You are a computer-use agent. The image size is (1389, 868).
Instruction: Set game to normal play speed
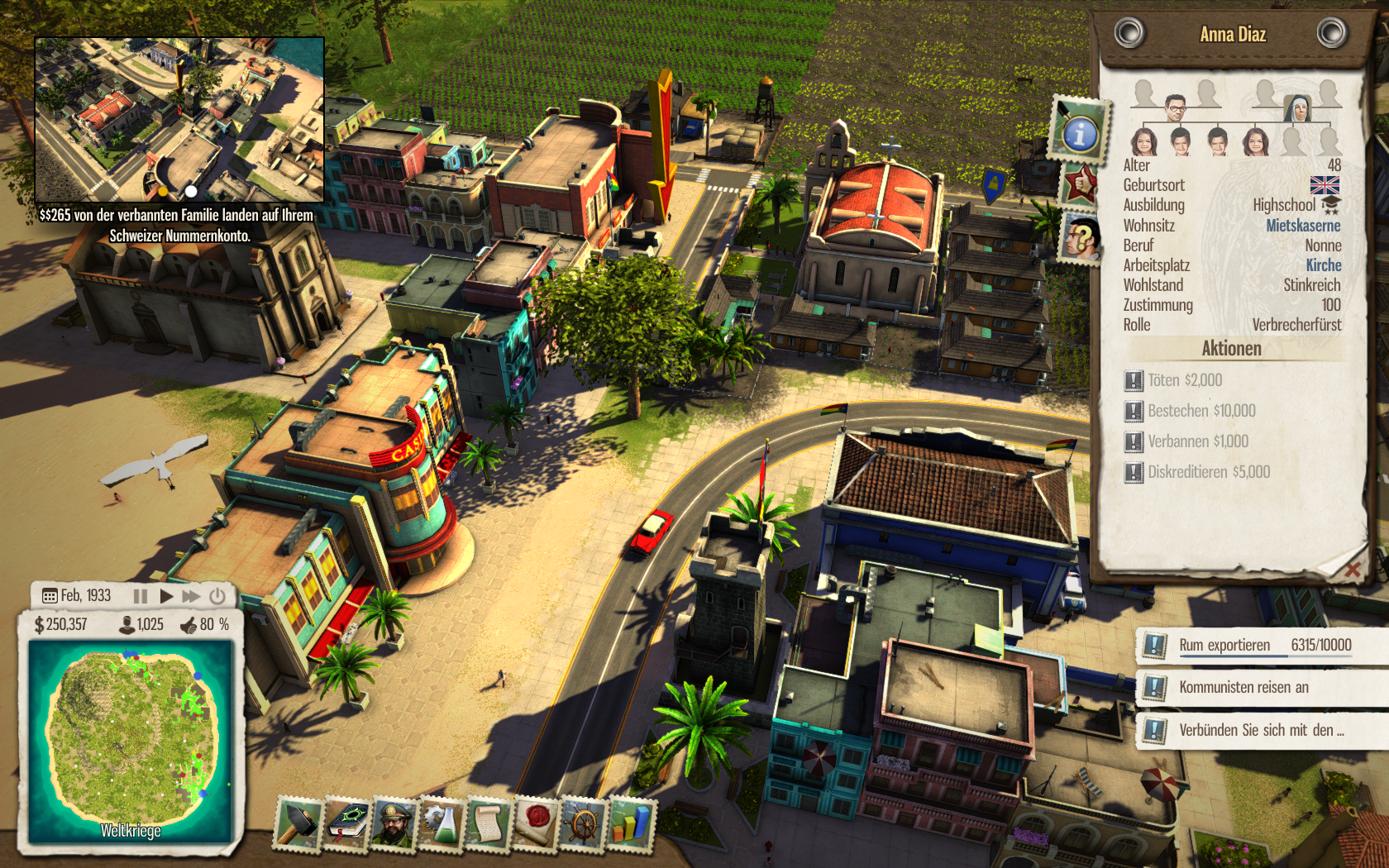[x=166, y=596]
